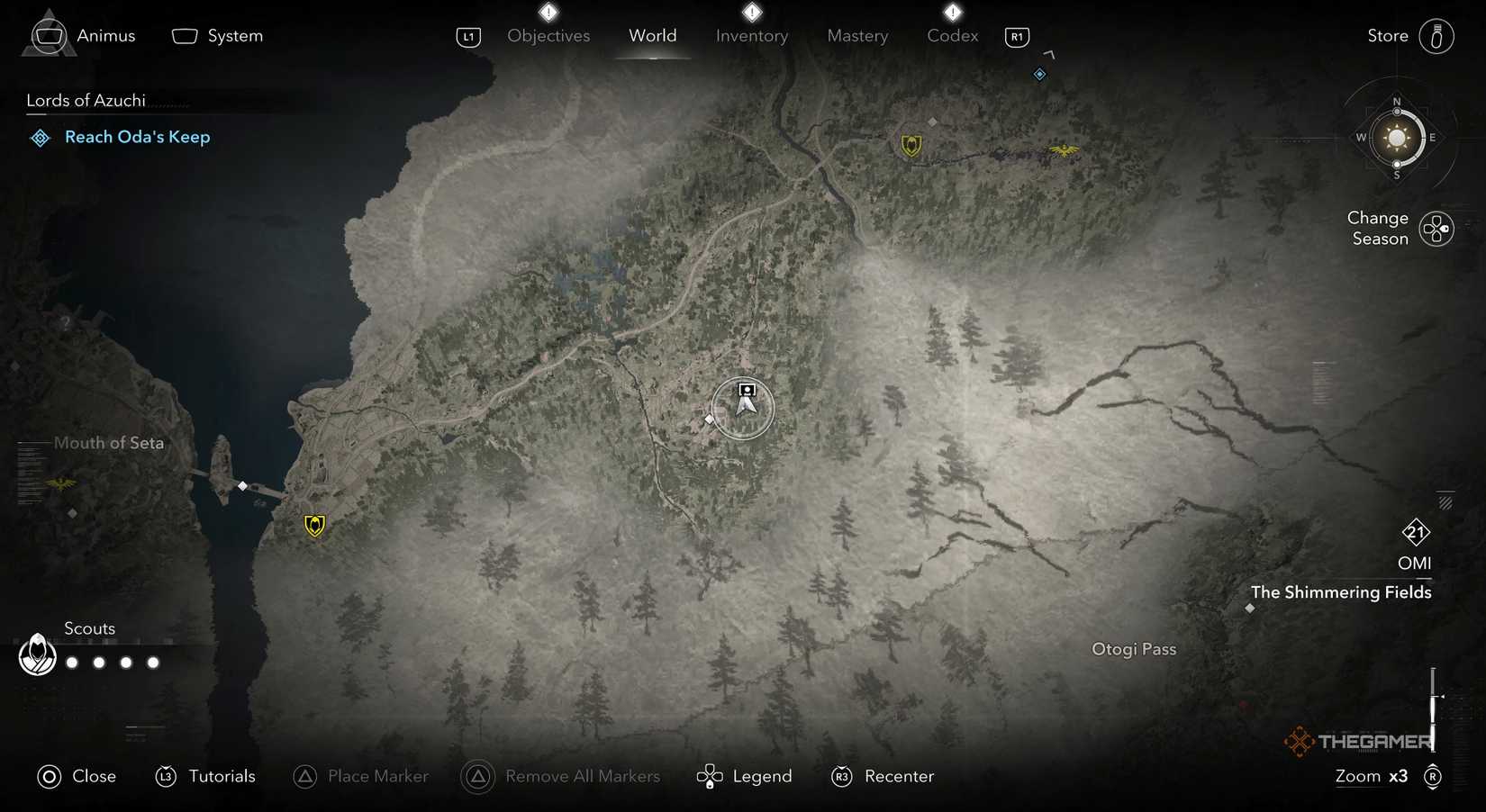Select the blue diamond marker at the top
Image resolution: width=1486 pixels, height=812 pixels.
(1040, 74)
